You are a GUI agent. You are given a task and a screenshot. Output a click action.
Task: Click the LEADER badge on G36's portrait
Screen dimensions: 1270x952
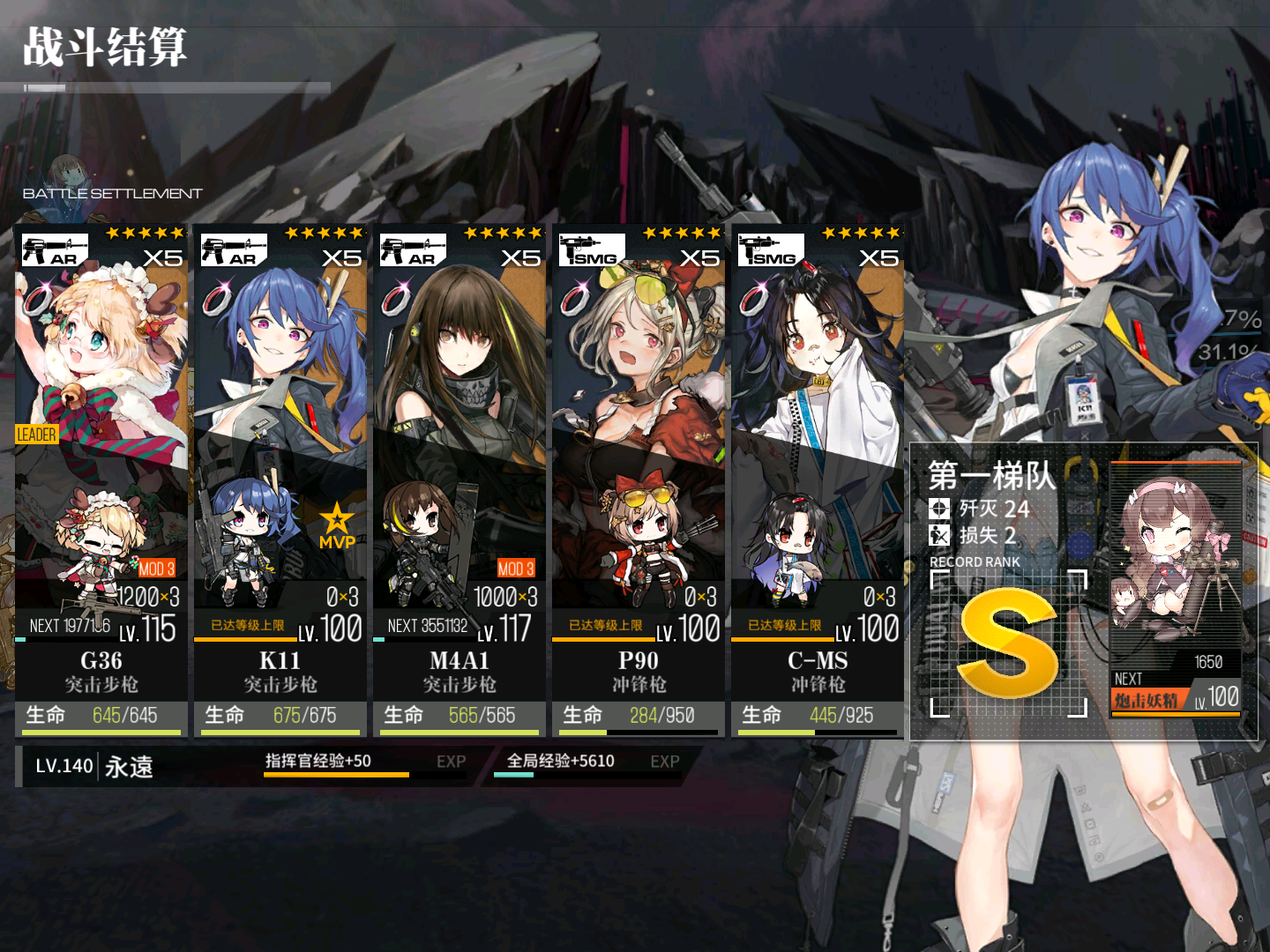[35, 435]
